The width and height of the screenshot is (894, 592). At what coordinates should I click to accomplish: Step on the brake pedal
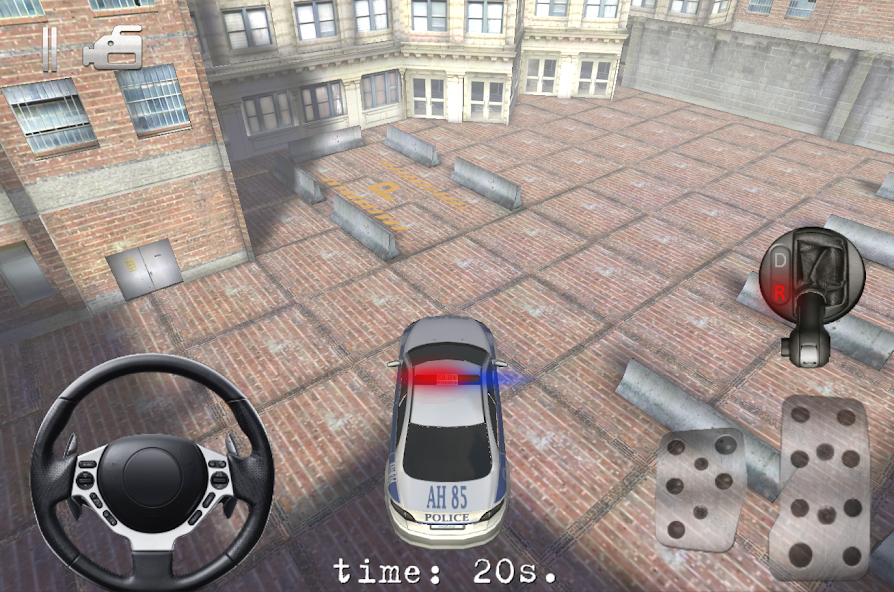point(701,488)
